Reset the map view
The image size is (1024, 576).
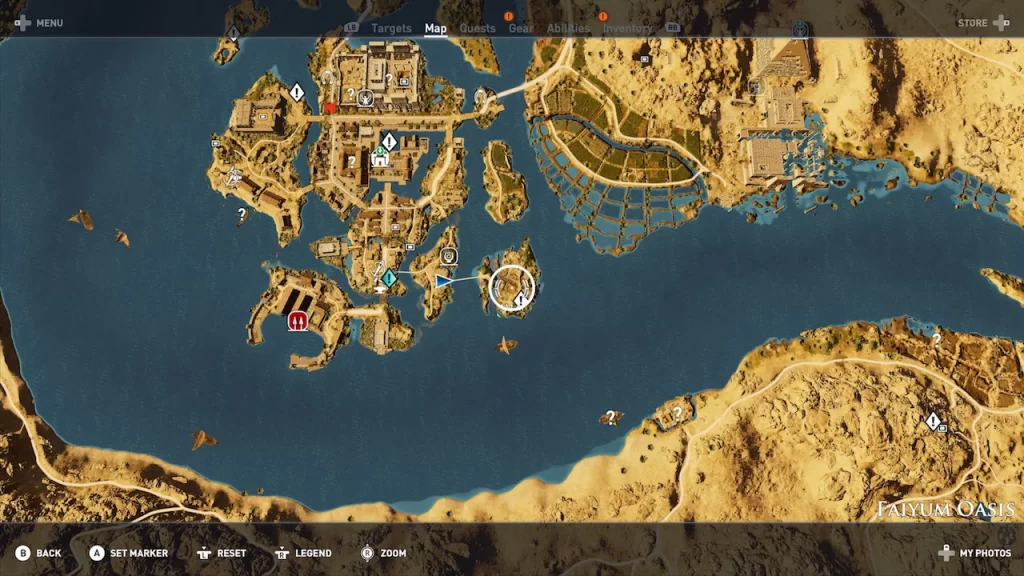[221, 553]
